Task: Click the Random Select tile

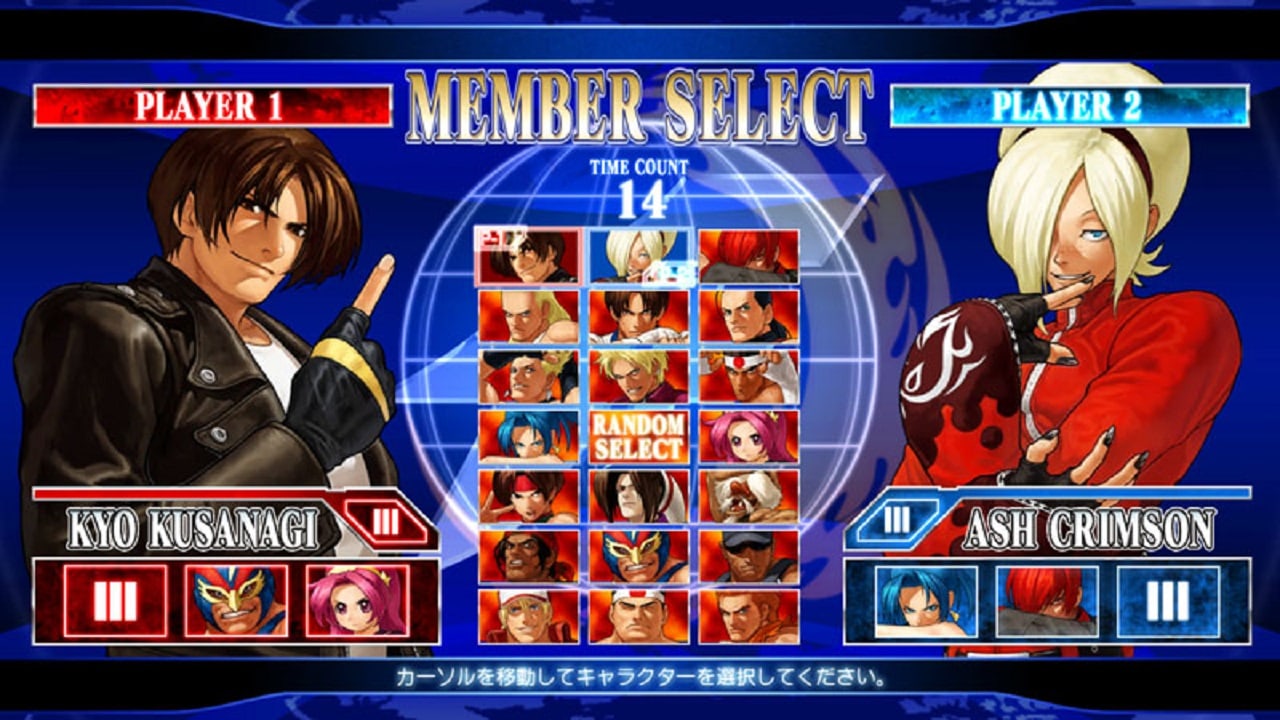Action: coord(638,436)
